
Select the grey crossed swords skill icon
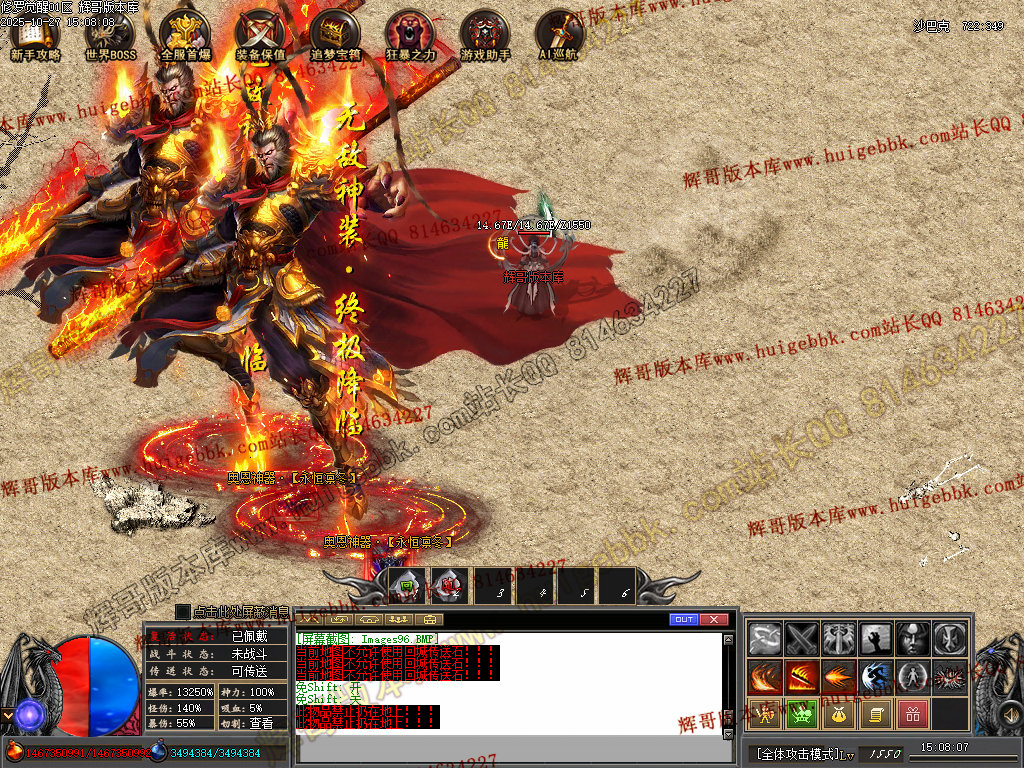802,638
